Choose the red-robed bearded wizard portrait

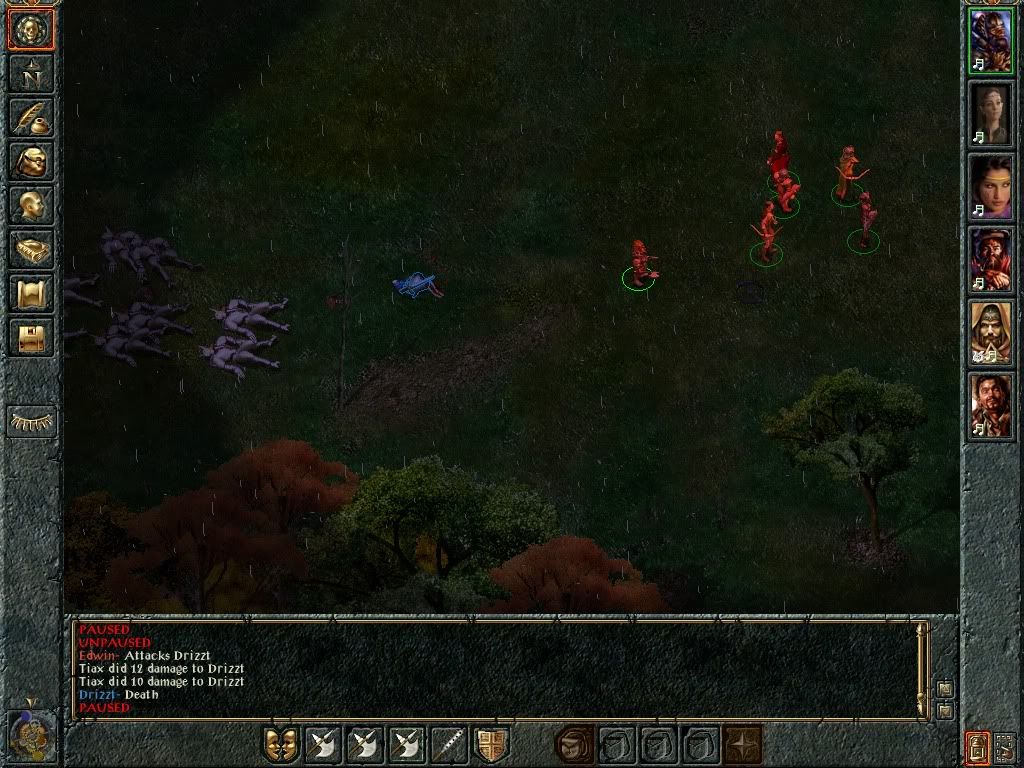(x=991, y=260)
